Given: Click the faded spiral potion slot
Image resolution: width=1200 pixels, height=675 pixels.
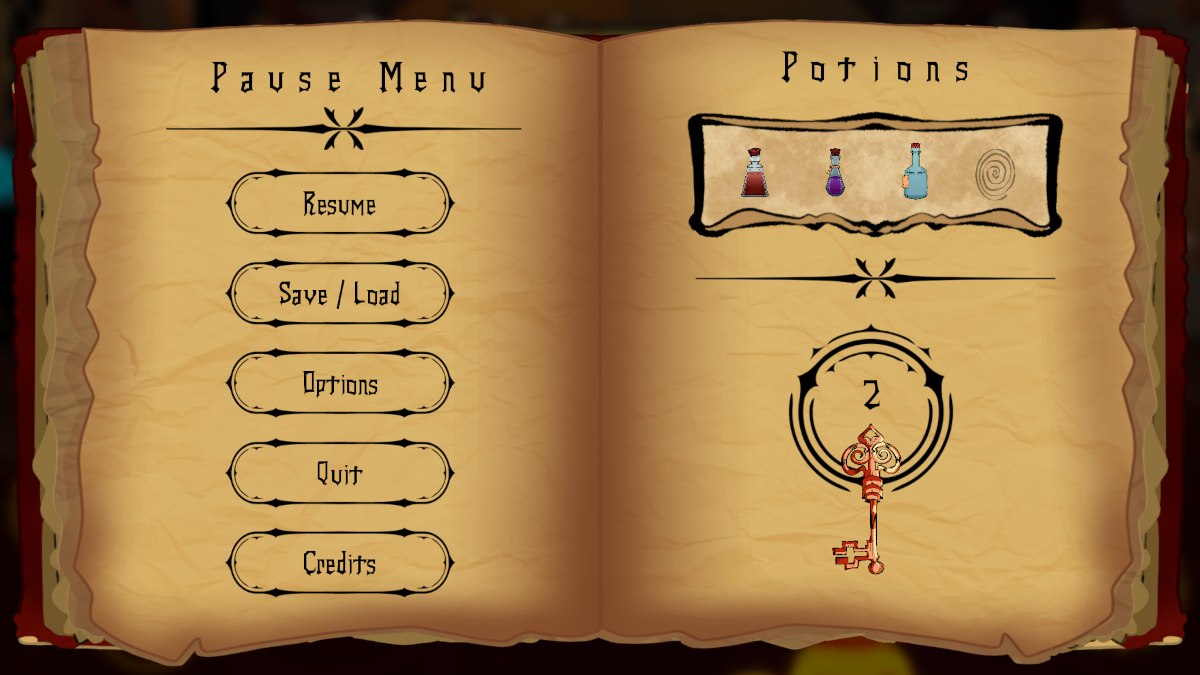Looking at the screenshot, I should coord(995,174).
